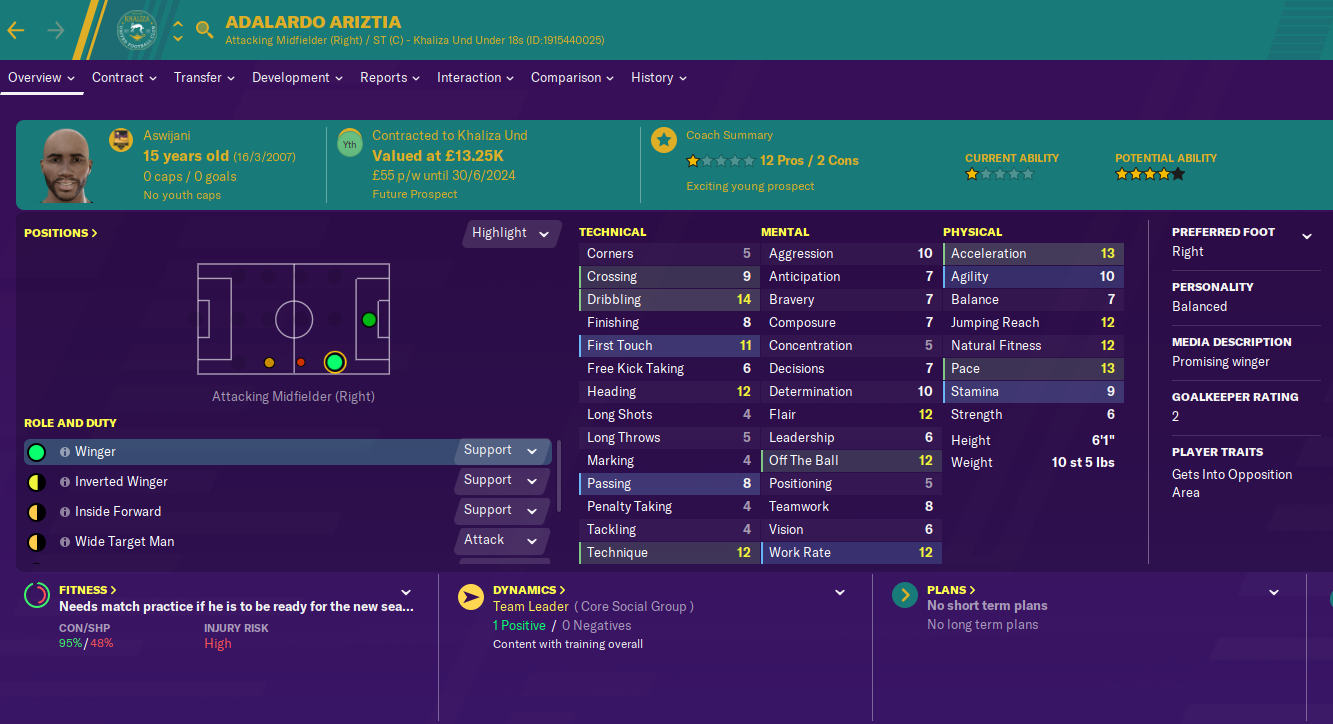
Task: Open the Contract menu
Action: pos(126,78)
